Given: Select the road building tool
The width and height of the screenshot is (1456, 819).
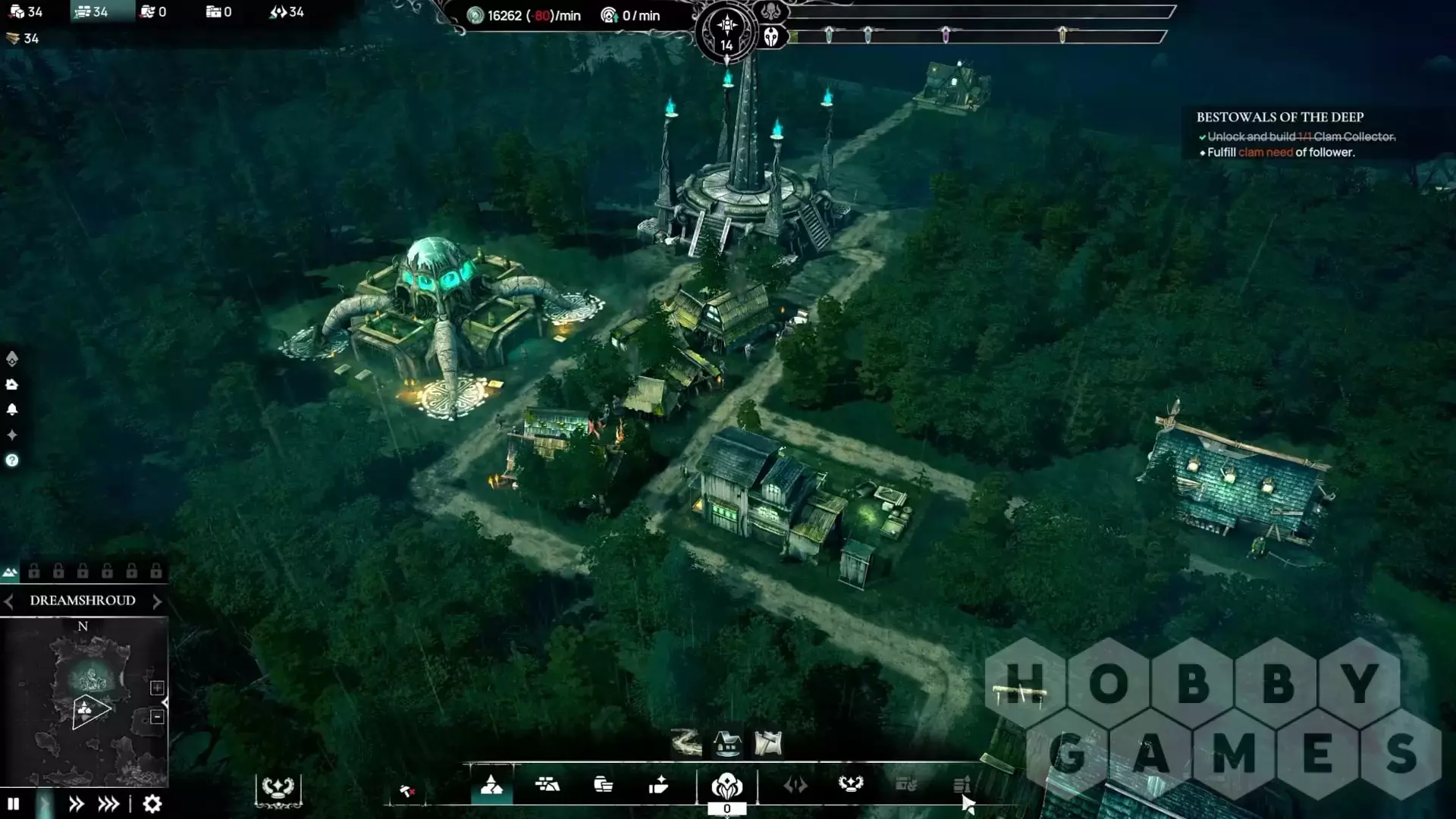Looking at the screenshot, I should (x=686, y=743).
